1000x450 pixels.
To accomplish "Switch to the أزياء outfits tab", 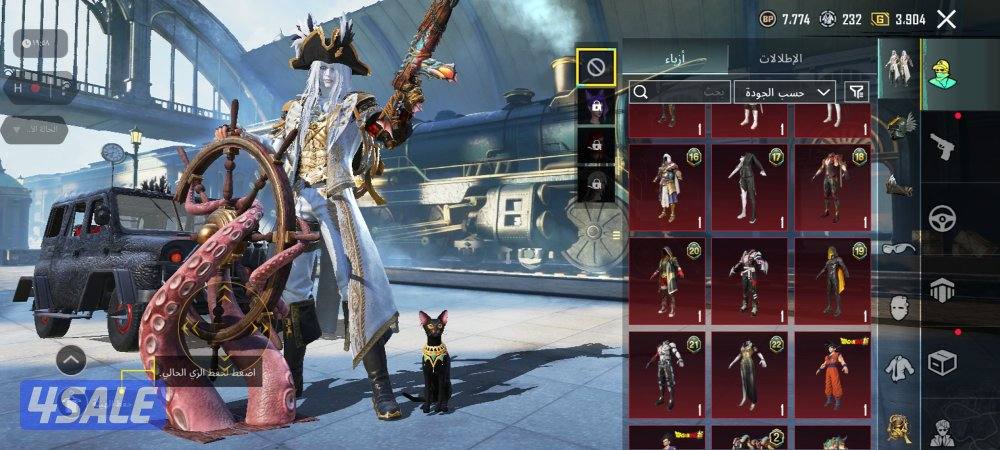I will [x=675, y=59].
